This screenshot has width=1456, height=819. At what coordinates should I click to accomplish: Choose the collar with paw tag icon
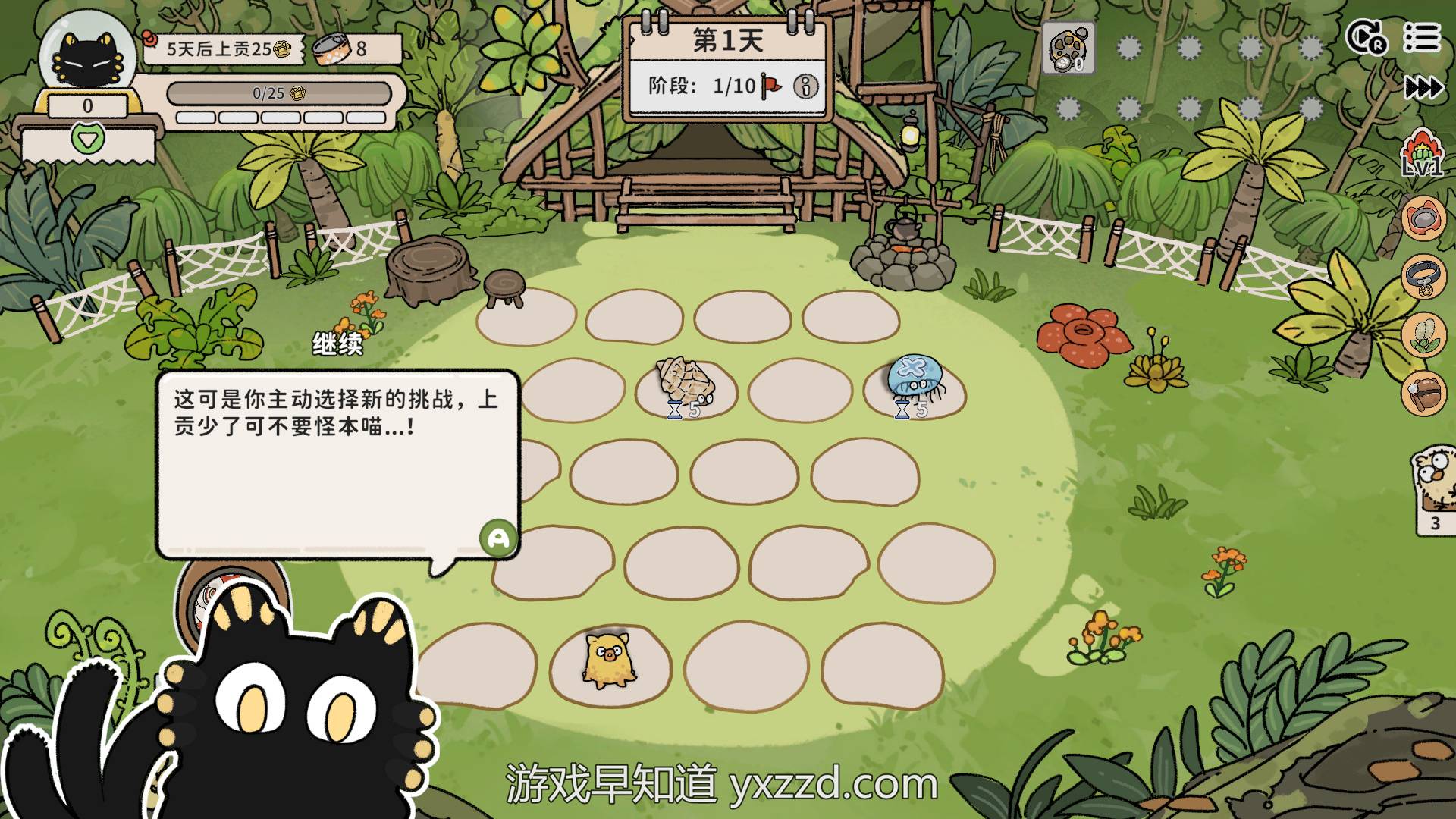coord(1423,277)
